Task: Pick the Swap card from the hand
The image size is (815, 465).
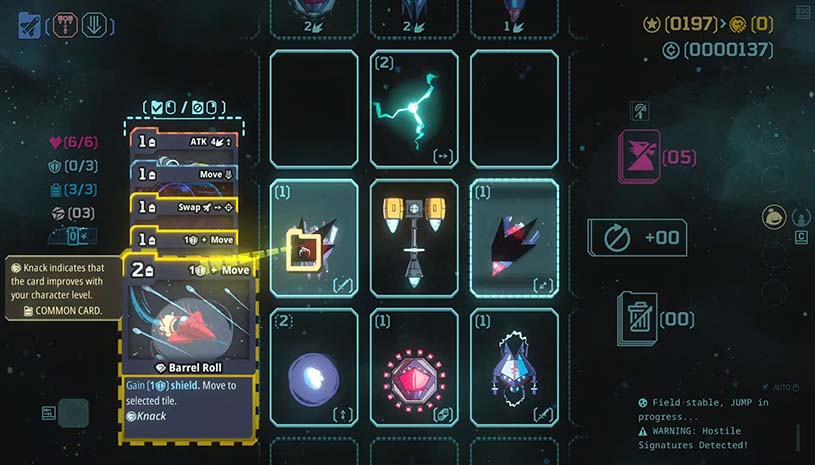Action: [x=183, y=206]
